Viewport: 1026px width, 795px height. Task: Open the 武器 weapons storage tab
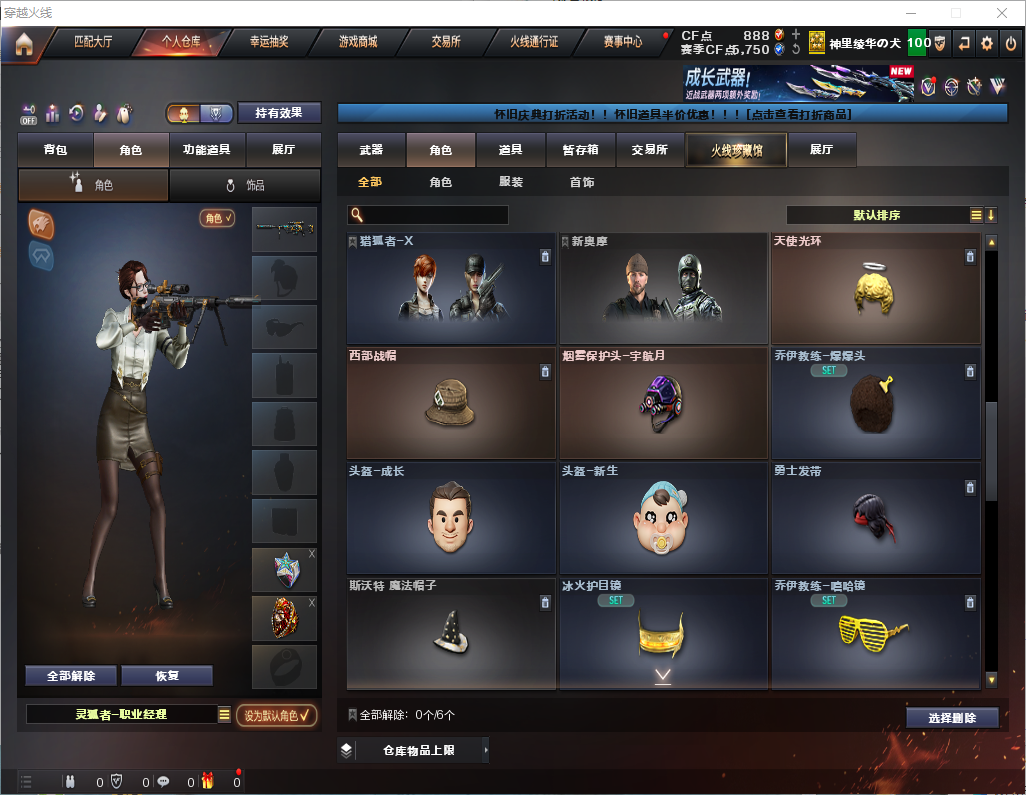tap(371, 150)
